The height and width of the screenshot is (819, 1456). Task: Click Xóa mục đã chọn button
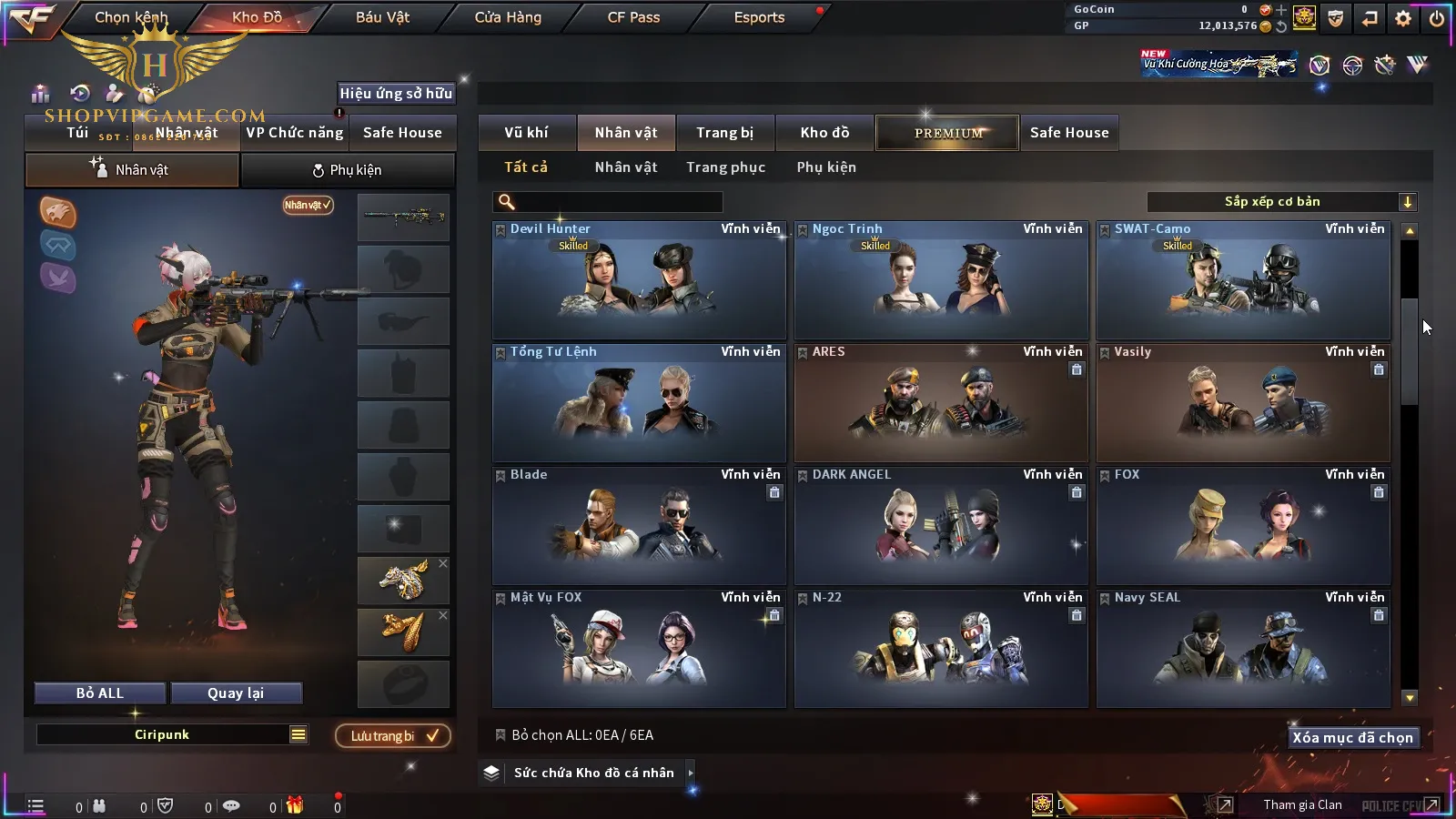(1352, 738)
